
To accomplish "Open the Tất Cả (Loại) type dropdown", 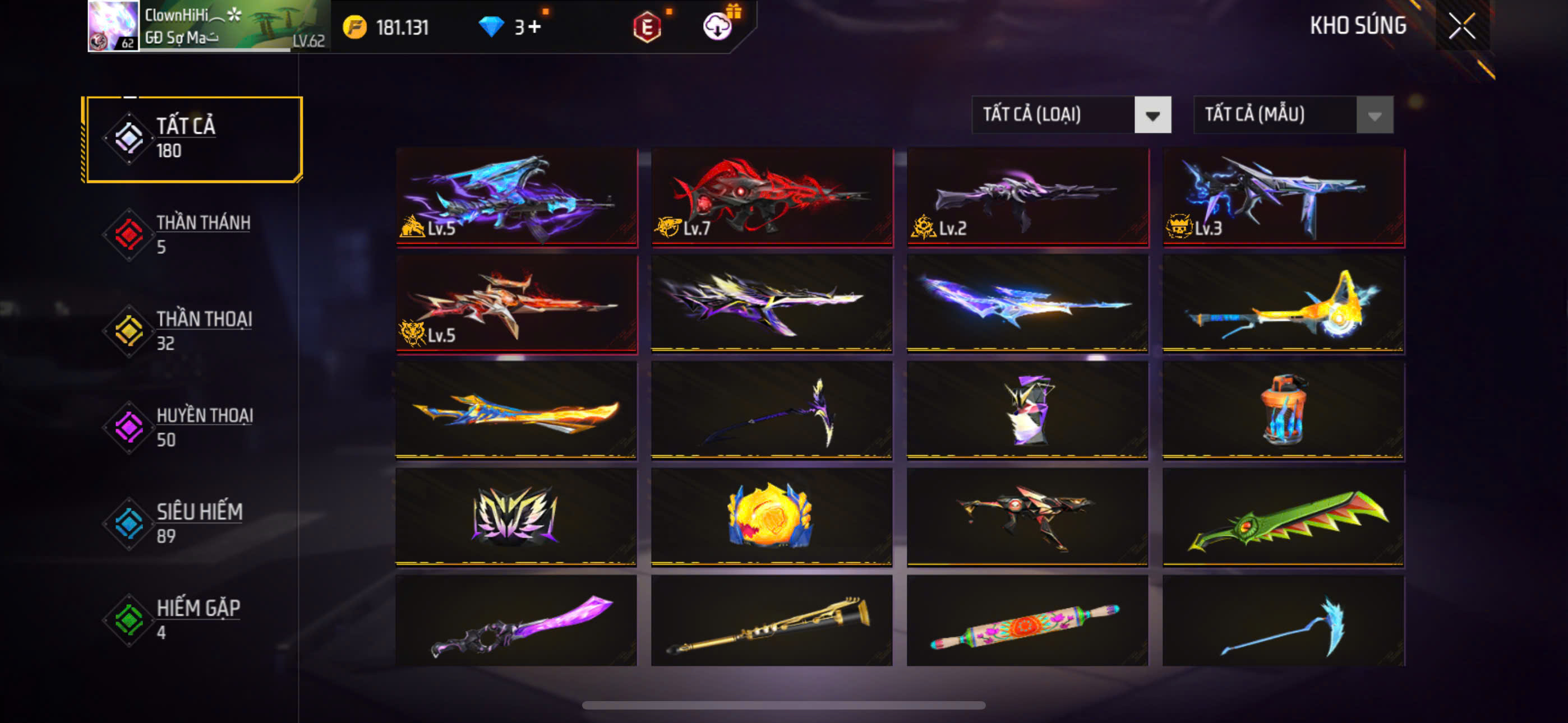I will pos(1071,114).
